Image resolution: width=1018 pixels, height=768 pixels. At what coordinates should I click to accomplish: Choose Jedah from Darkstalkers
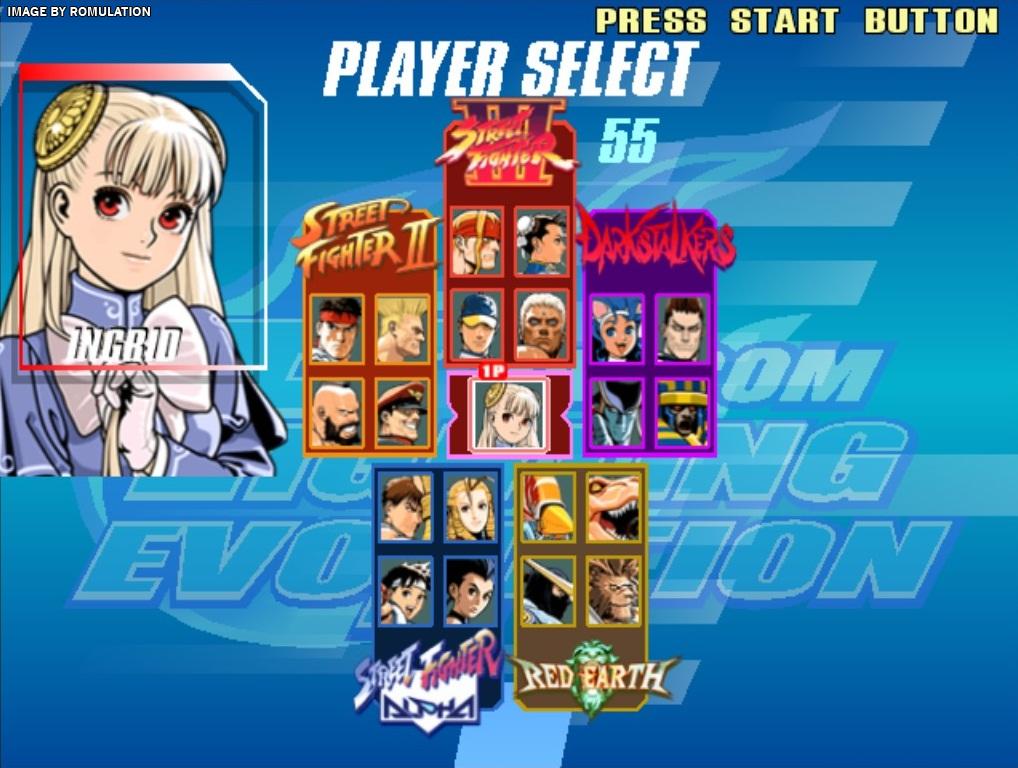(616, 411)
